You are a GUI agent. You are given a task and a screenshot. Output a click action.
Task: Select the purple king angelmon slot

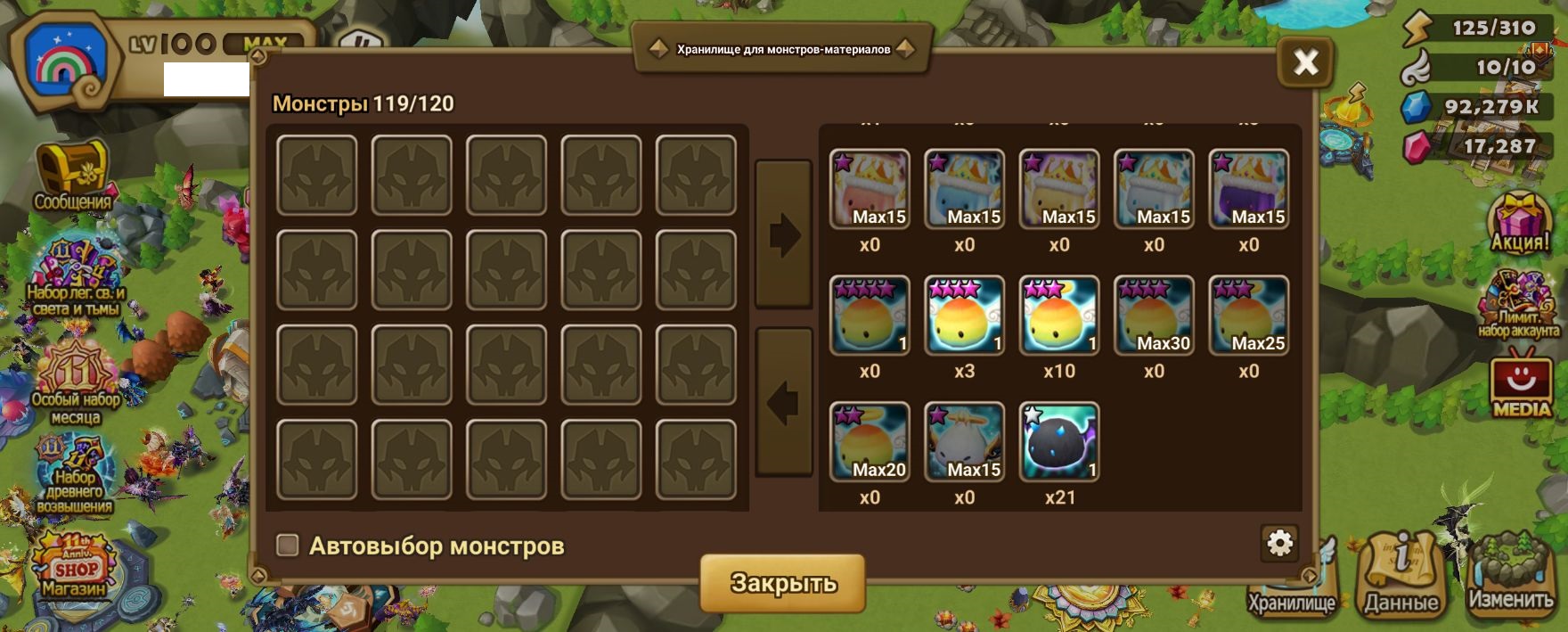coord(1248,189)
